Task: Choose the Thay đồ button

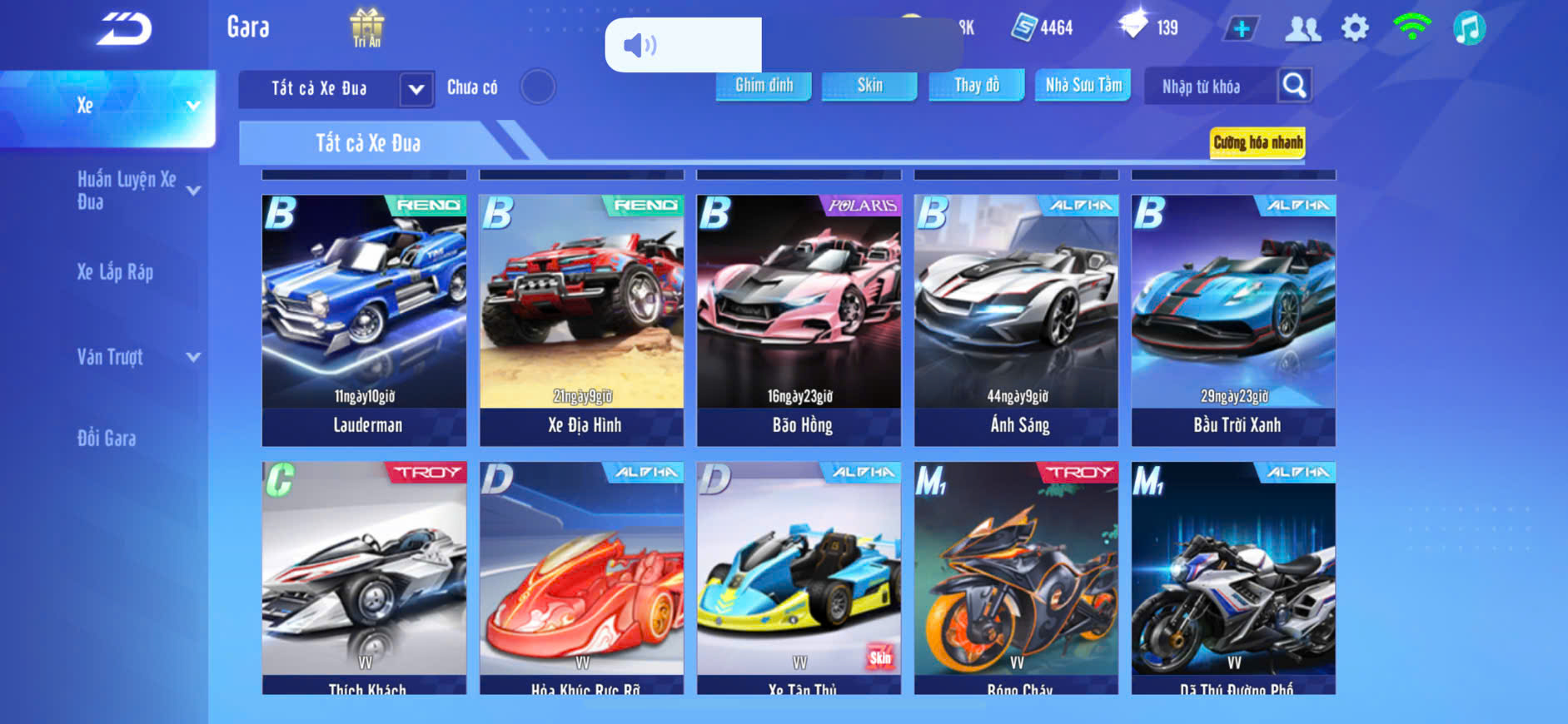Action: 977,85
